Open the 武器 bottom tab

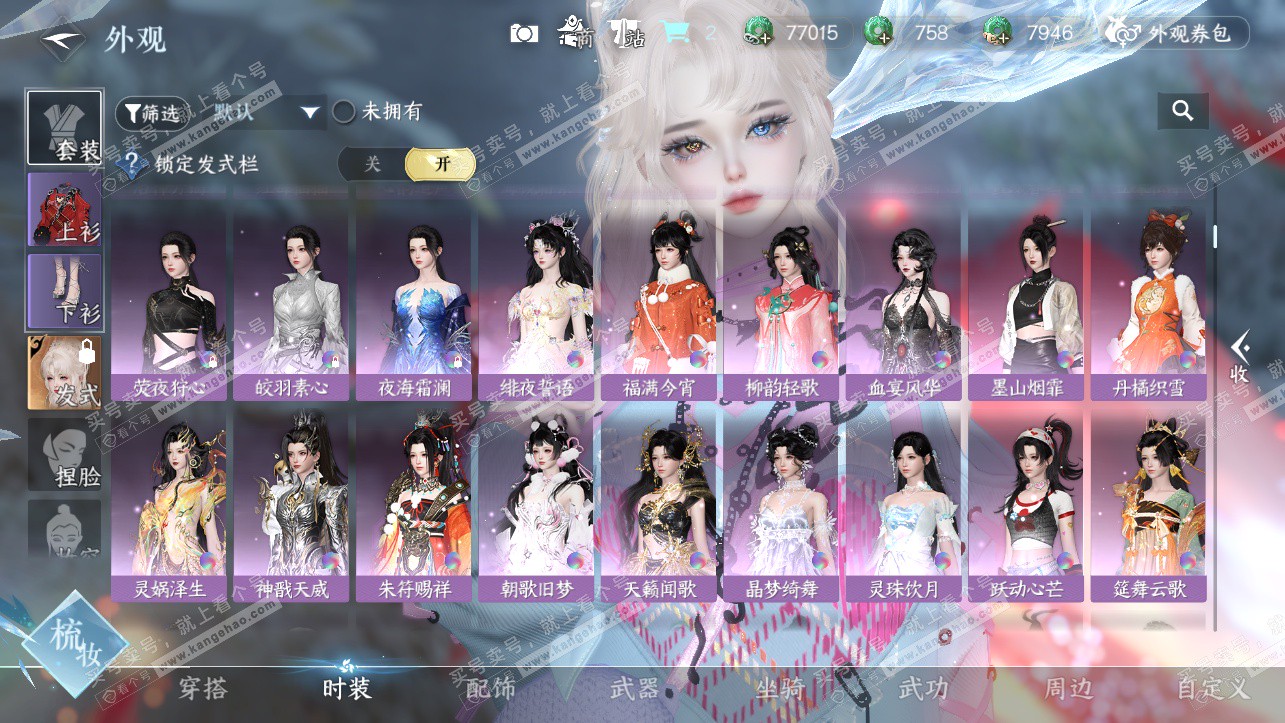[635, 688]
